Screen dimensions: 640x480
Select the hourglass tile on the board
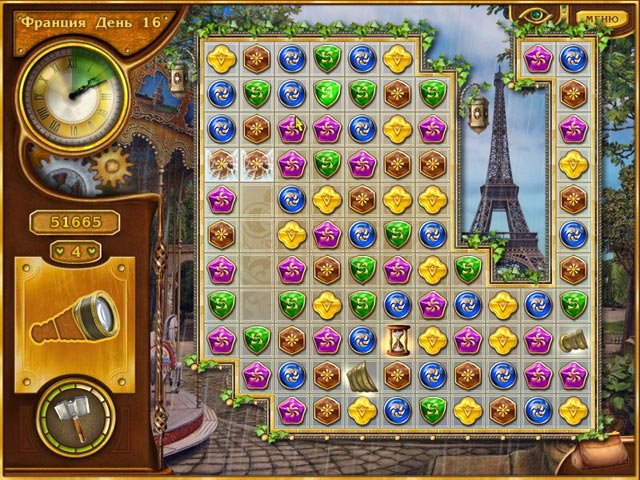(x=397, y=340)
